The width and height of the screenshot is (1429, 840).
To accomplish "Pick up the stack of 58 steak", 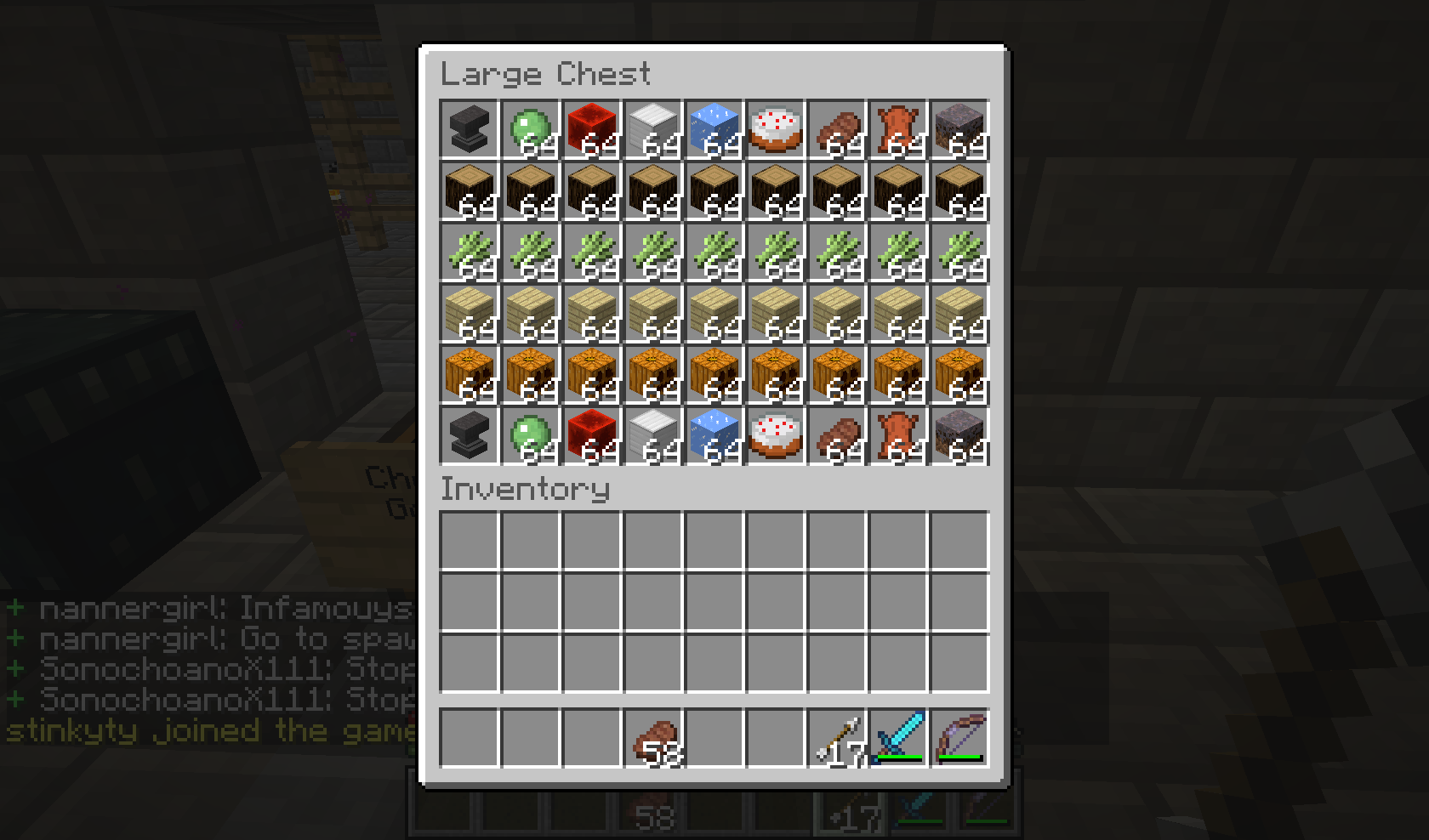I will tap(653, 737).
